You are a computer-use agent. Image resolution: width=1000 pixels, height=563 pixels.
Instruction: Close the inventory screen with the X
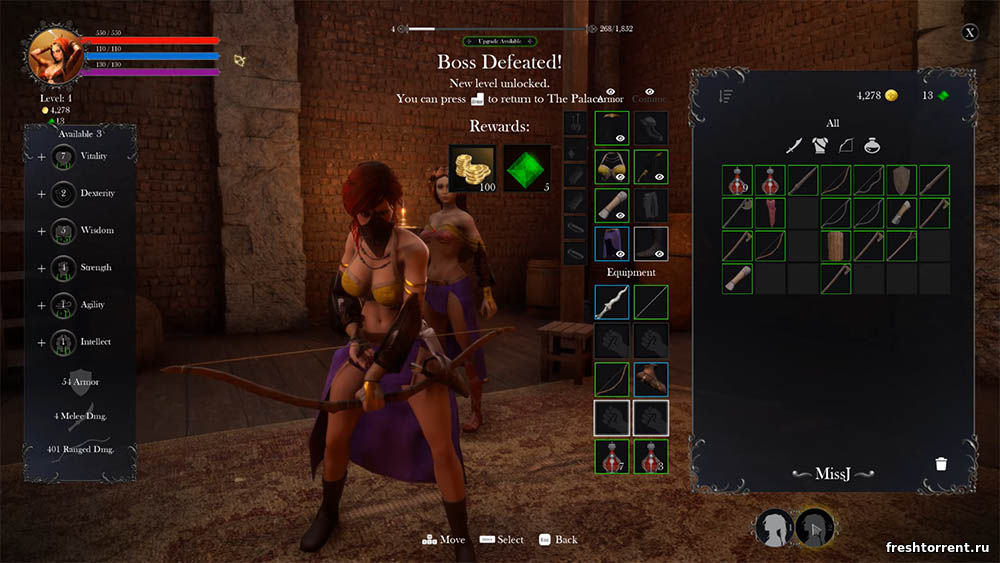click(969, 32)
